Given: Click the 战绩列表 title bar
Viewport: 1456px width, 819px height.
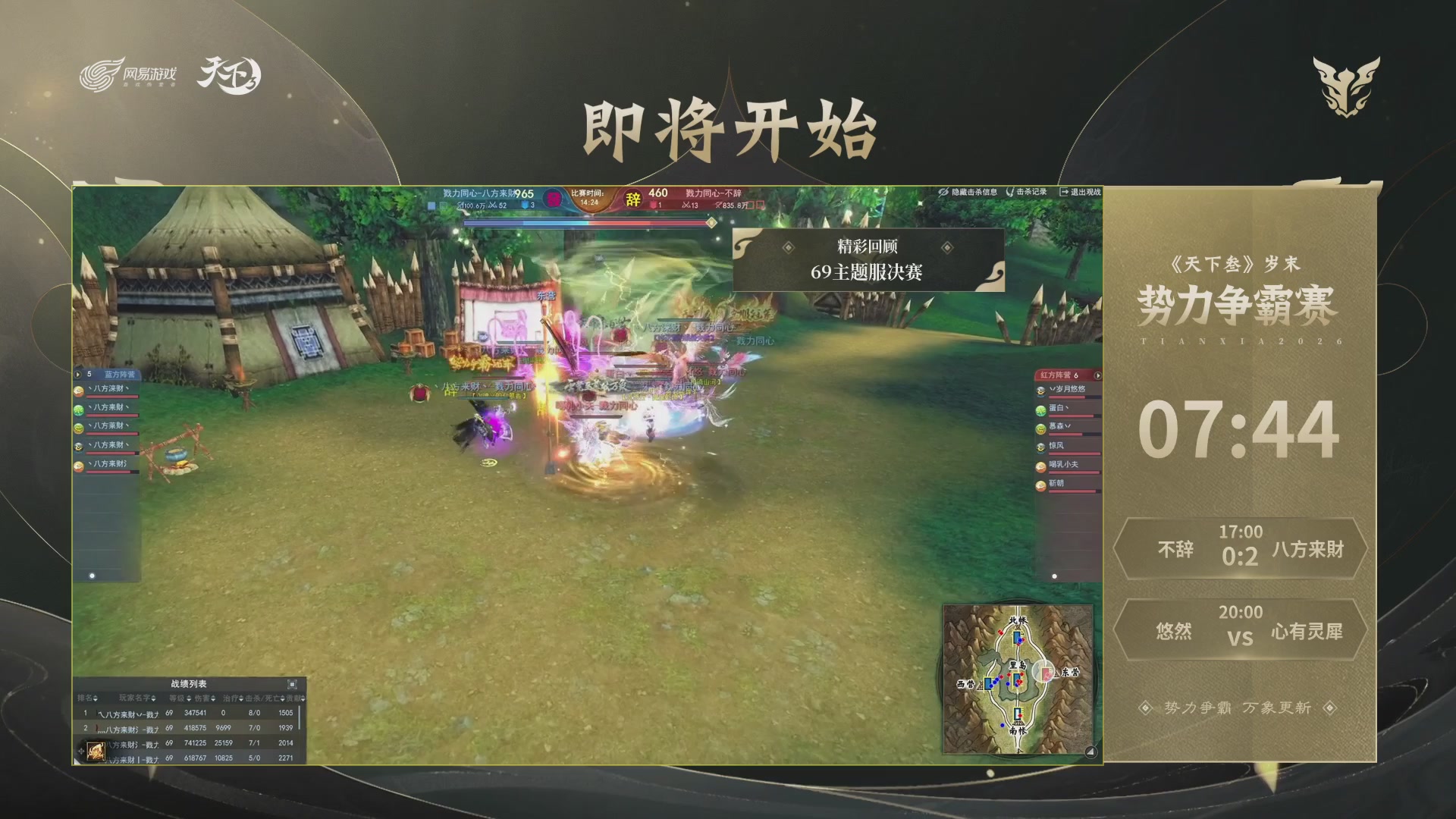Looking at the screenshot, I should (x=190, y=683).
